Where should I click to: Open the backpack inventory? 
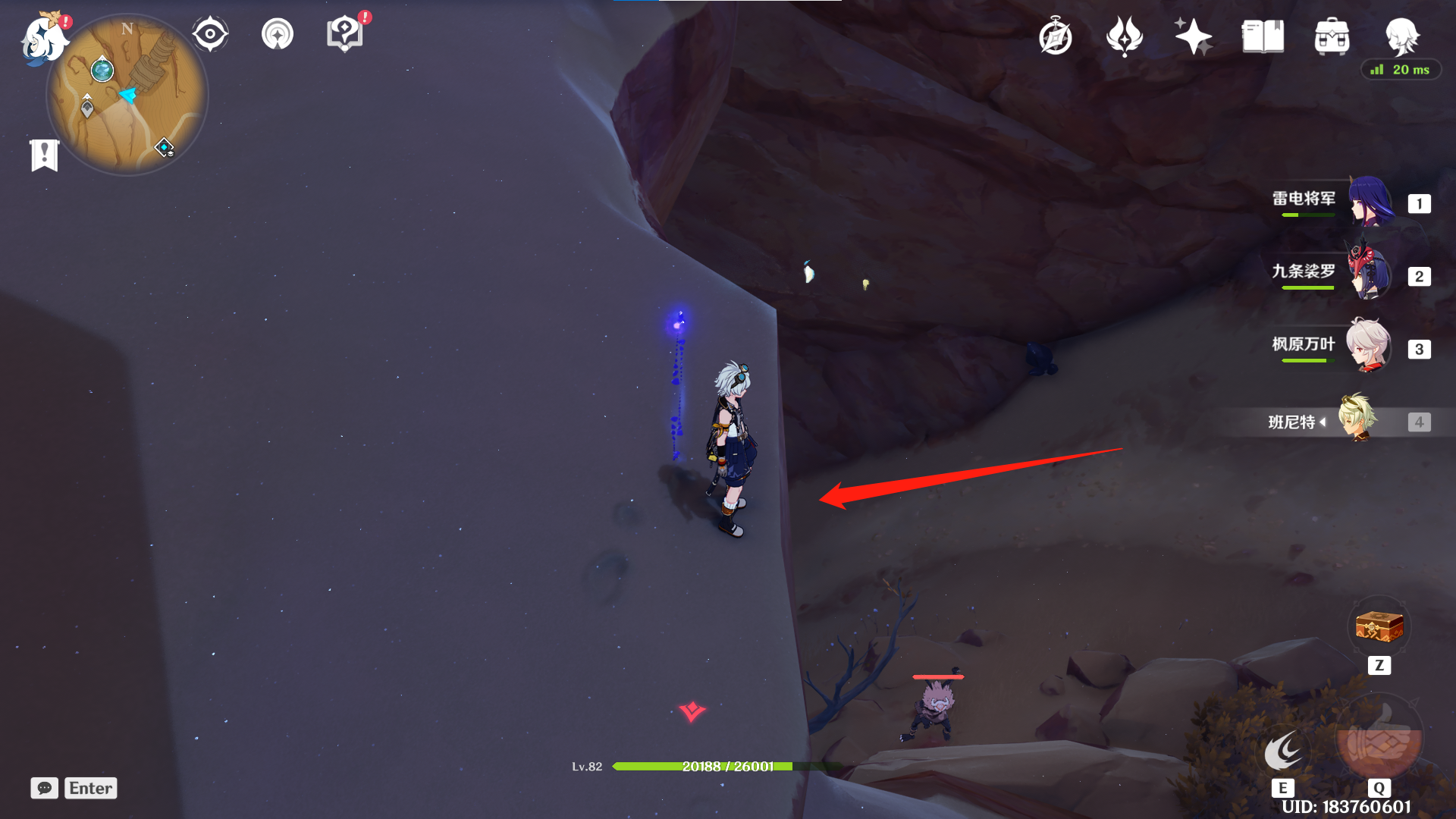click(x=1332, y=36)
